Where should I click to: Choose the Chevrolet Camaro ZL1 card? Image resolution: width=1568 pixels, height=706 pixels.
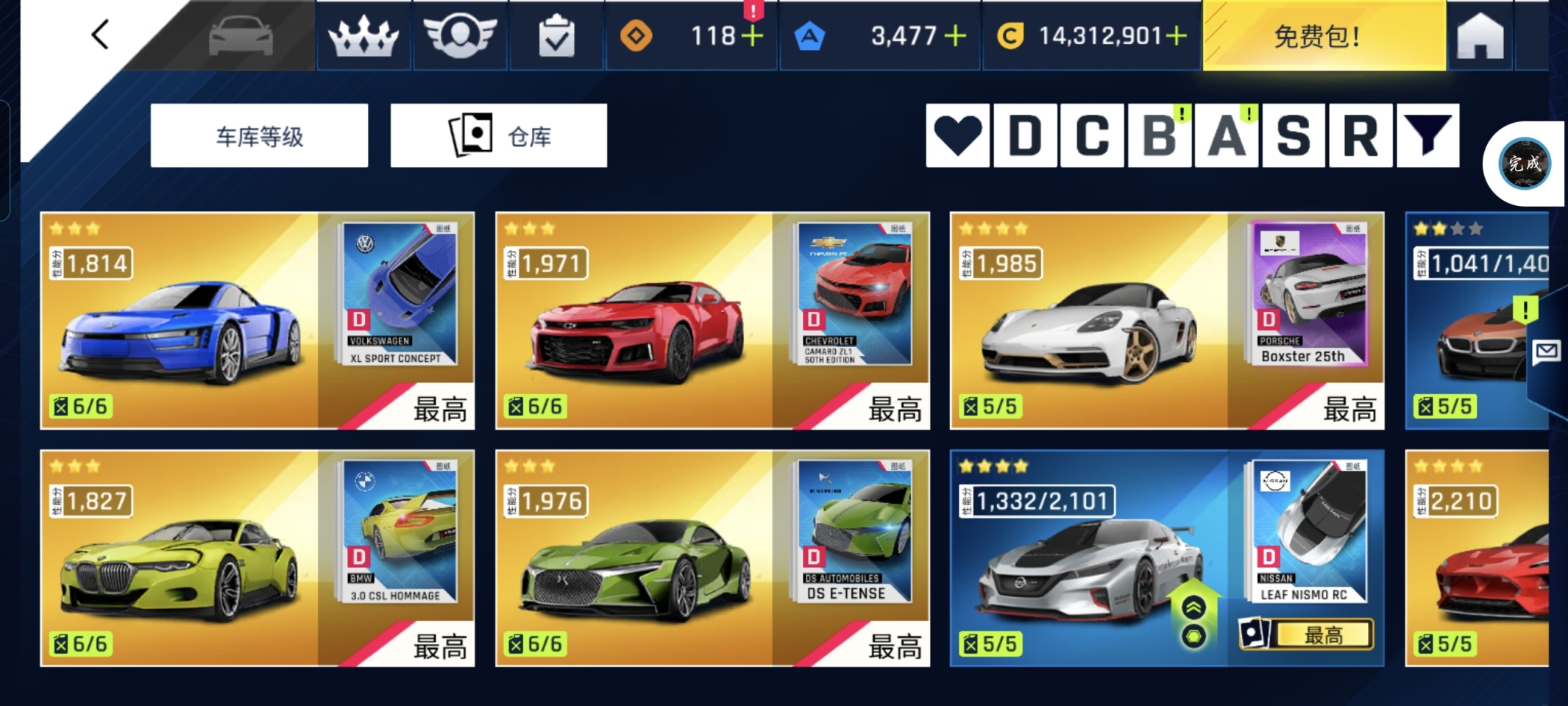pos(712,321)
